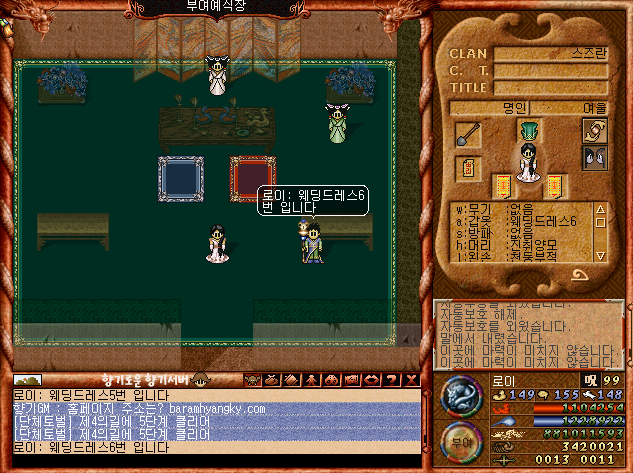Click the dragon orb button
Screen dimensions: 633x473
tap(460, 395)
